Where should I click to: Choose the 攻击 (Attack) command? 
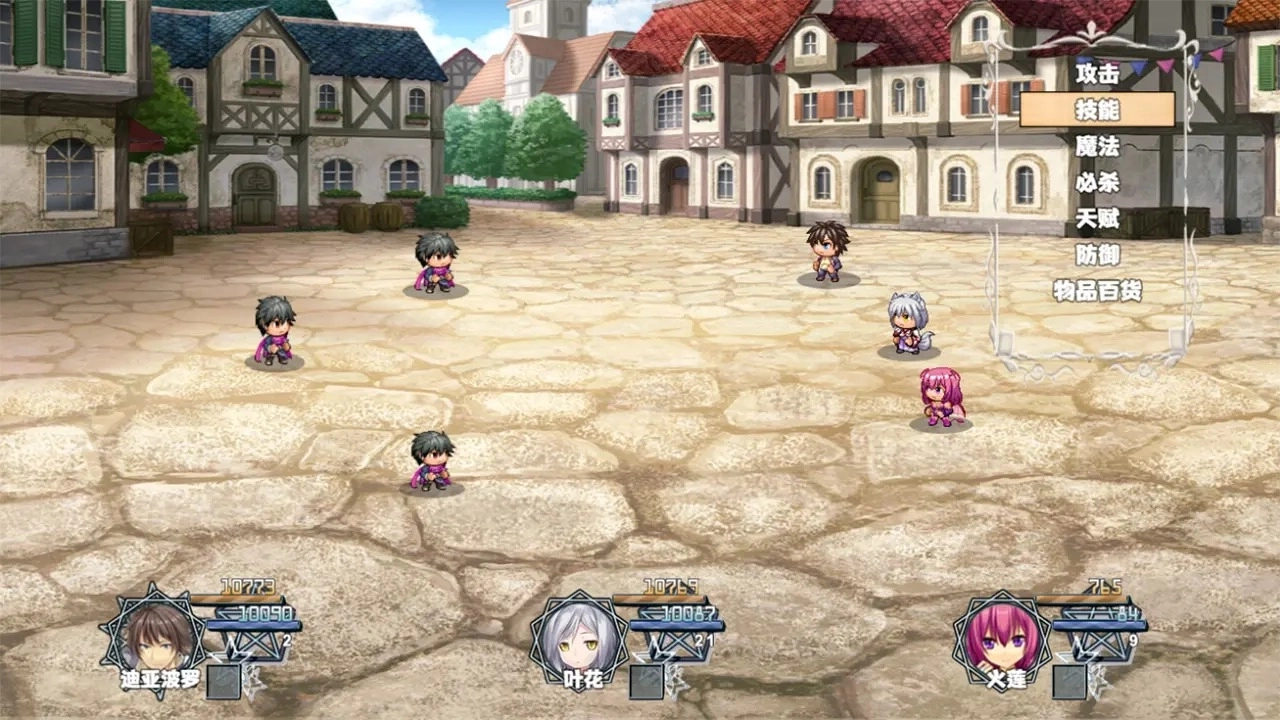(x=1097, y=73)
